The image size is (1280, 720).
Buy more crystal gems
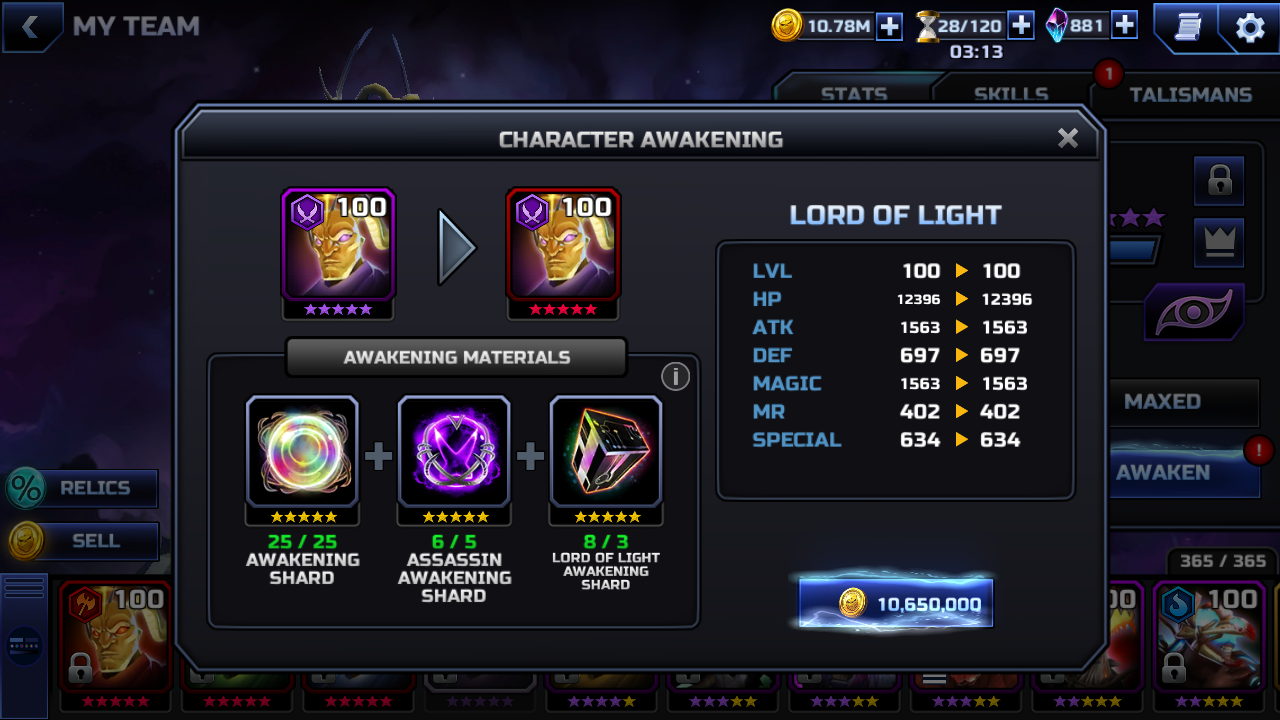[1124, 25]
